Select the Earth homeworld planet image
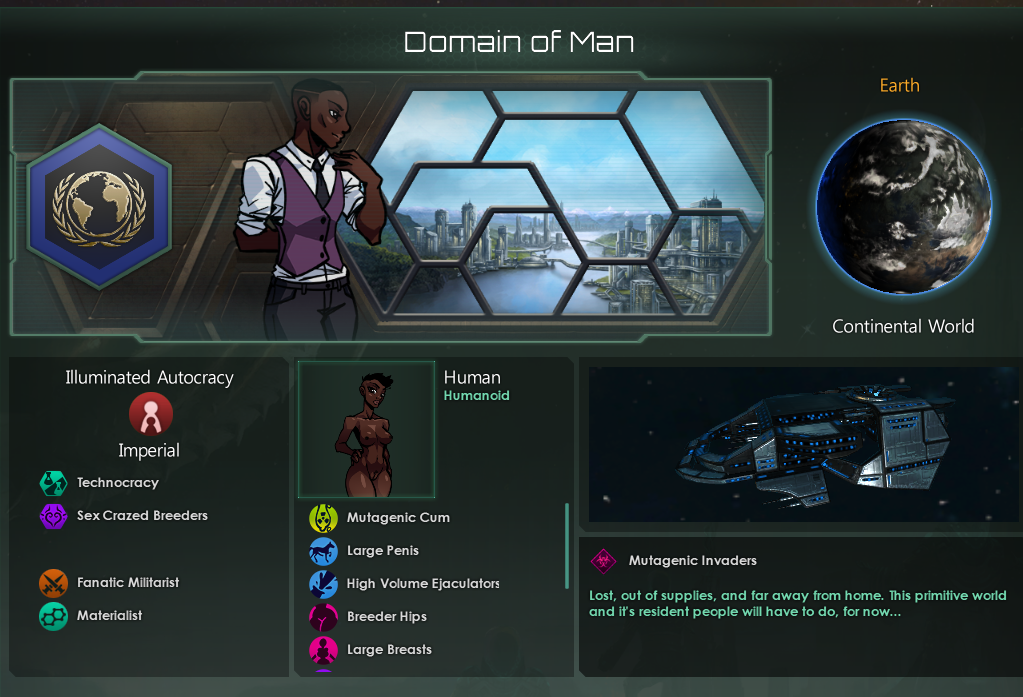The height and width of the screenshot is (697, 1023). click(903, 208)
